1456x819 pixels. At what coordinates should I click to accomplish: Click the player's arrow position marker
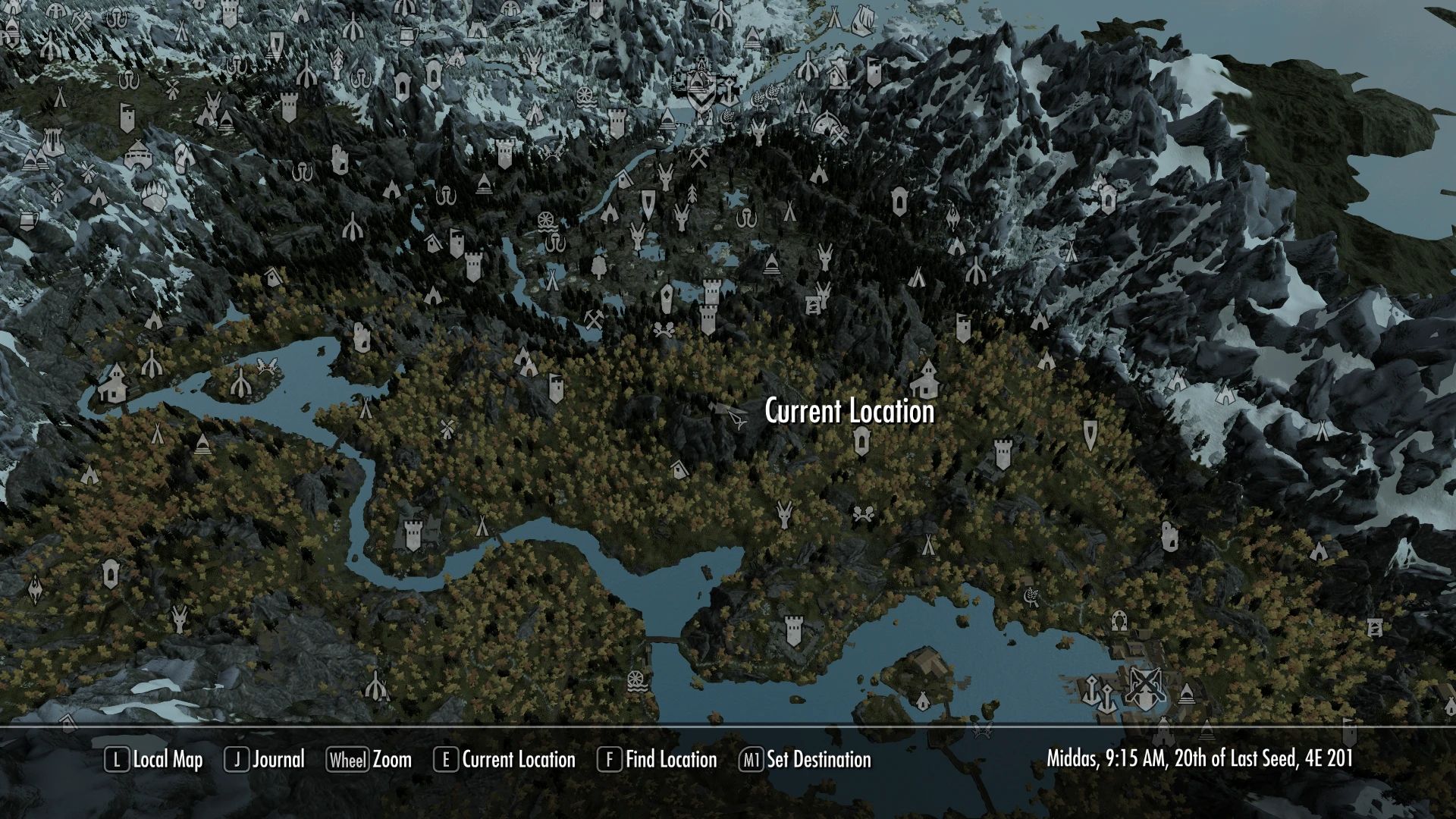(736, 419)
